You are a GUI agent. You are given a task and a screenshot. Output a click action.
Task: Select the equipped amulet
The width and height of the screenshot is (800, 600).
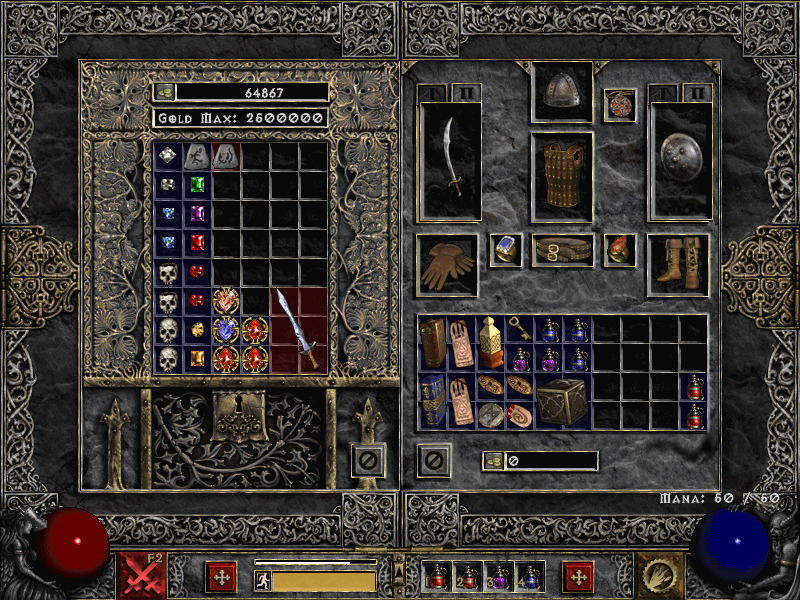click(x=619, y=105)
